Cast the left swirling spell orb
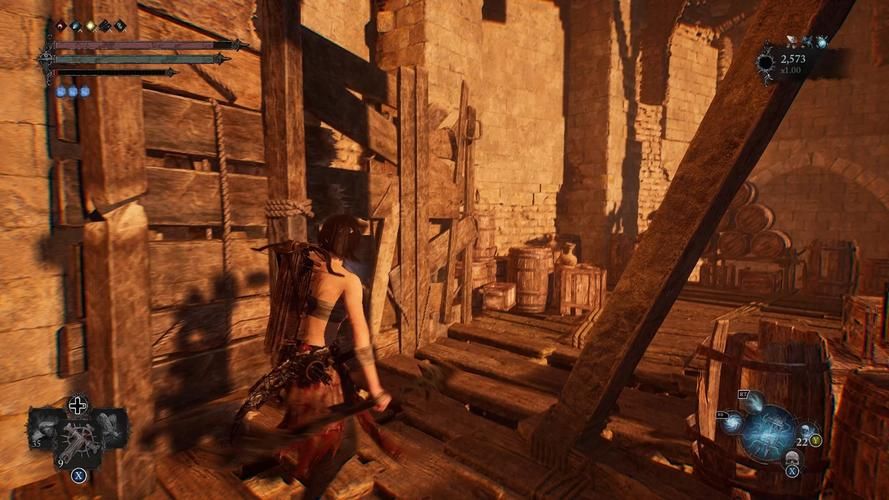Viewport: 889px width, 500px height. pos(733,421)
